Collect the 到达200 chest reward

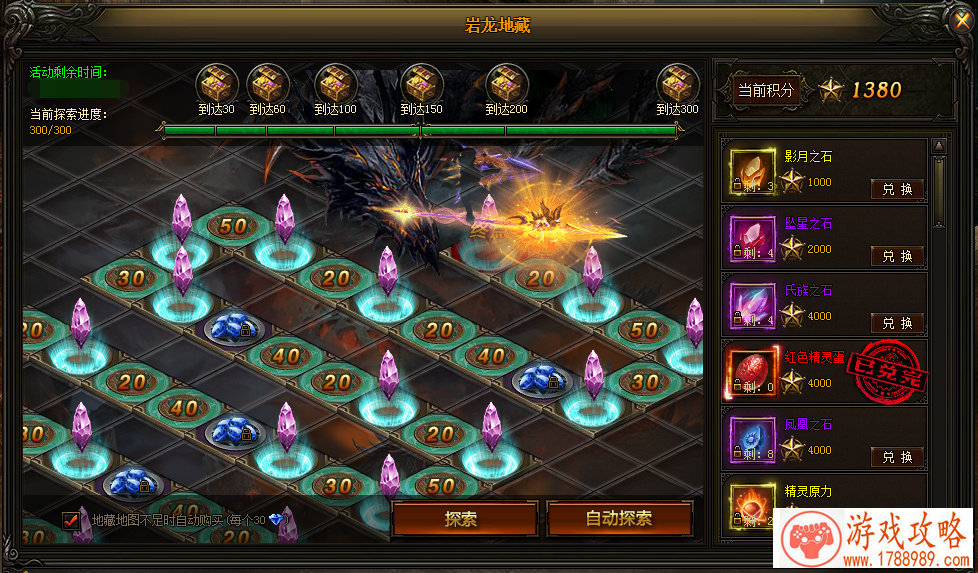point(507,82)
